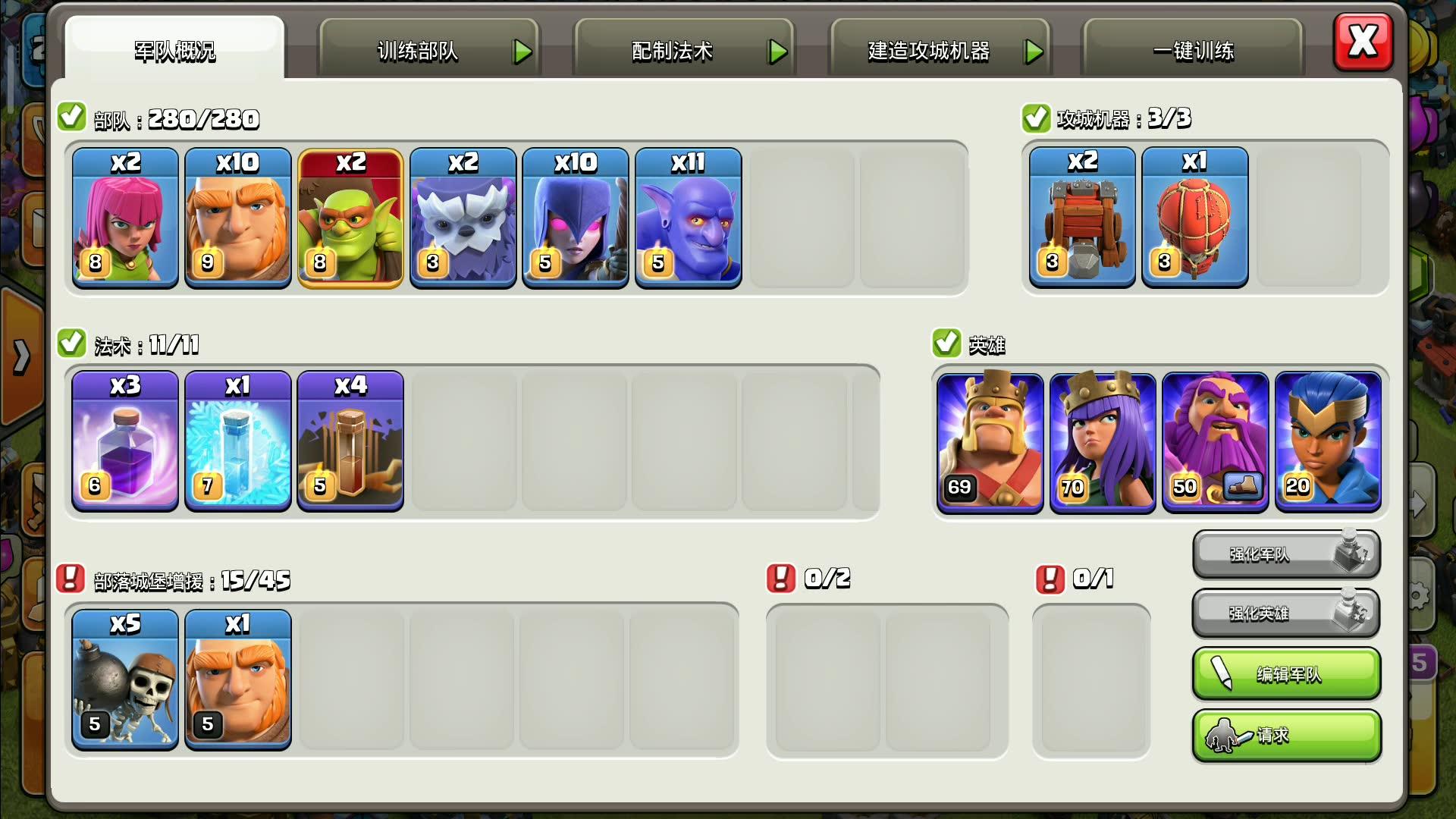The width and height of the screenshot is (1456, 819).
Task: Select the Yeti troop card
Action: point(463,218)
